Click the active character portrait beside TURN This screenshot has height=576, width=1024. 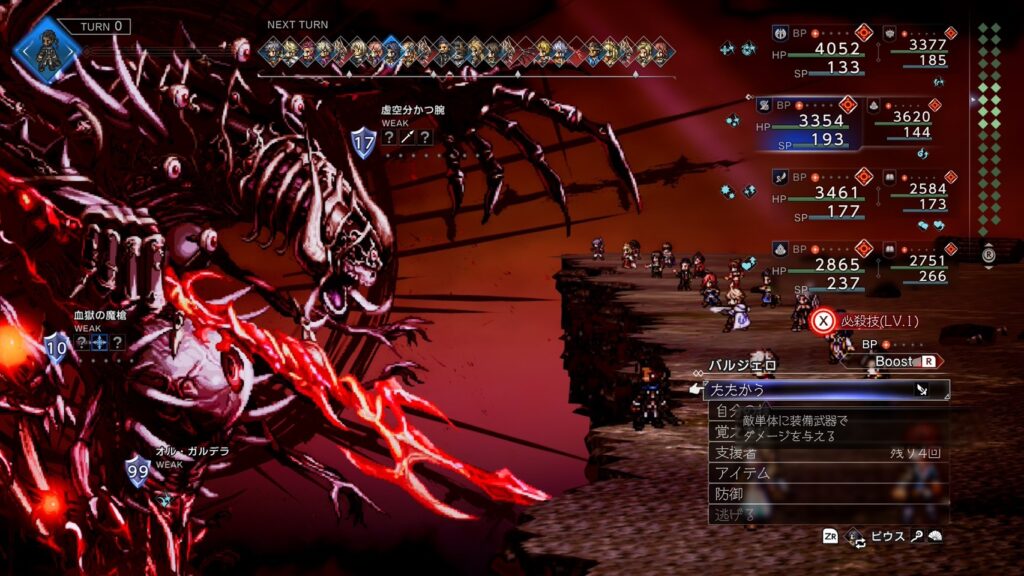[x=47, y=48]
